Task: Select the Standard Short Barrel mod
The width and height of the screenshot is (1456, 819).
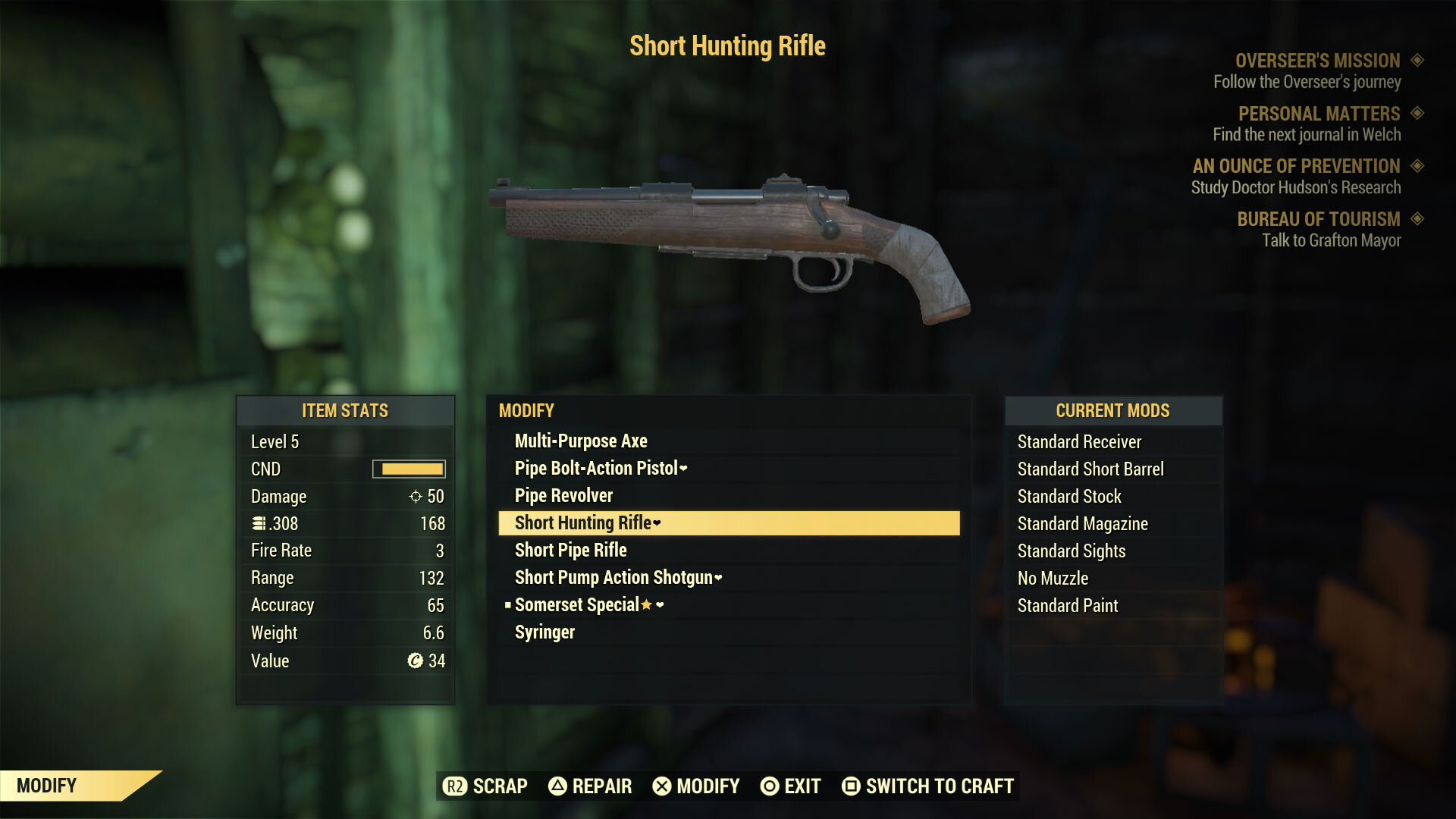Action: tap(1090, 469)
